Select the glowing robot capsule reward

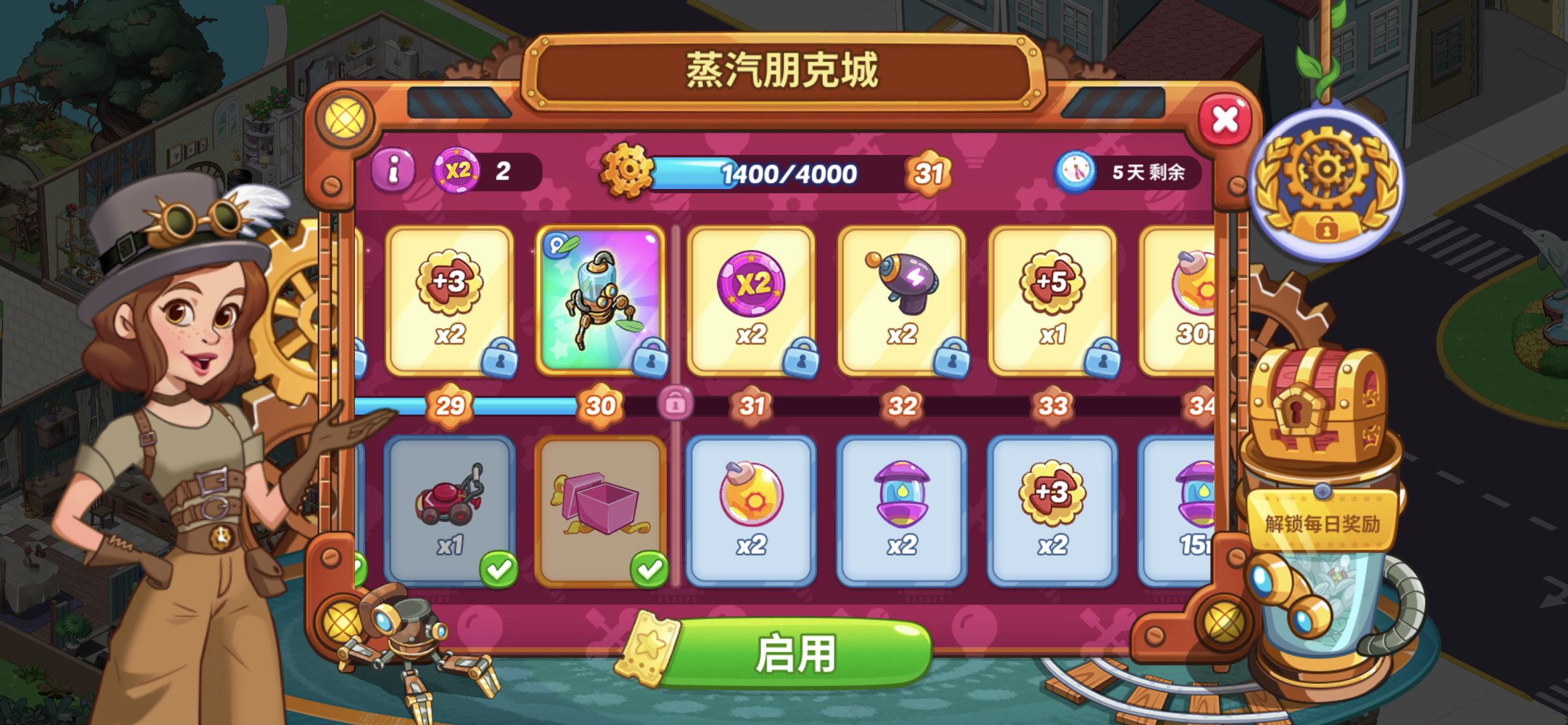pos(599,294)
